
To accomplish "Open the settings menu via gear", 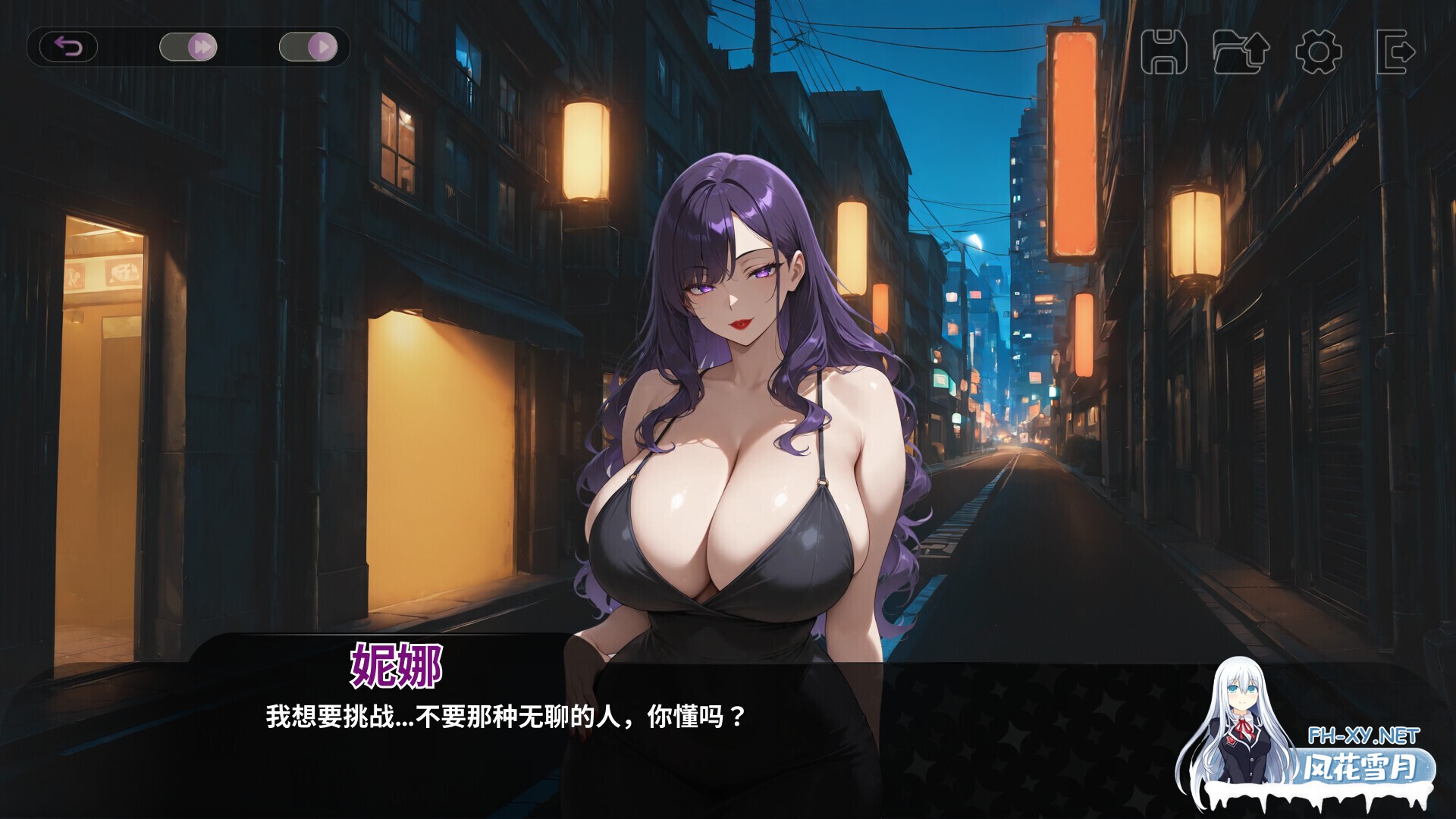I will tap(1318, 52).
